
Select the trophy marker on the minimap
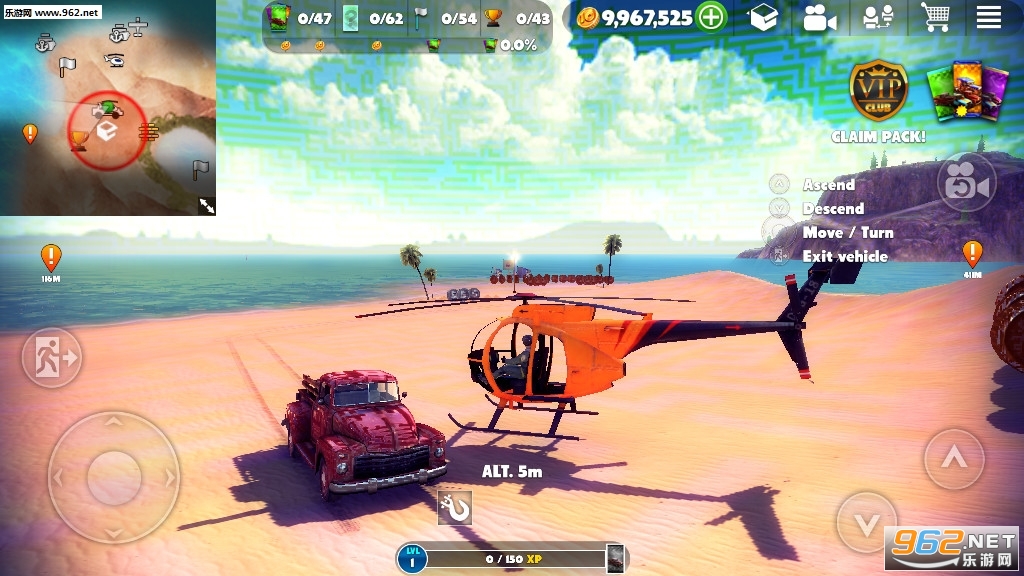(79, 139)
